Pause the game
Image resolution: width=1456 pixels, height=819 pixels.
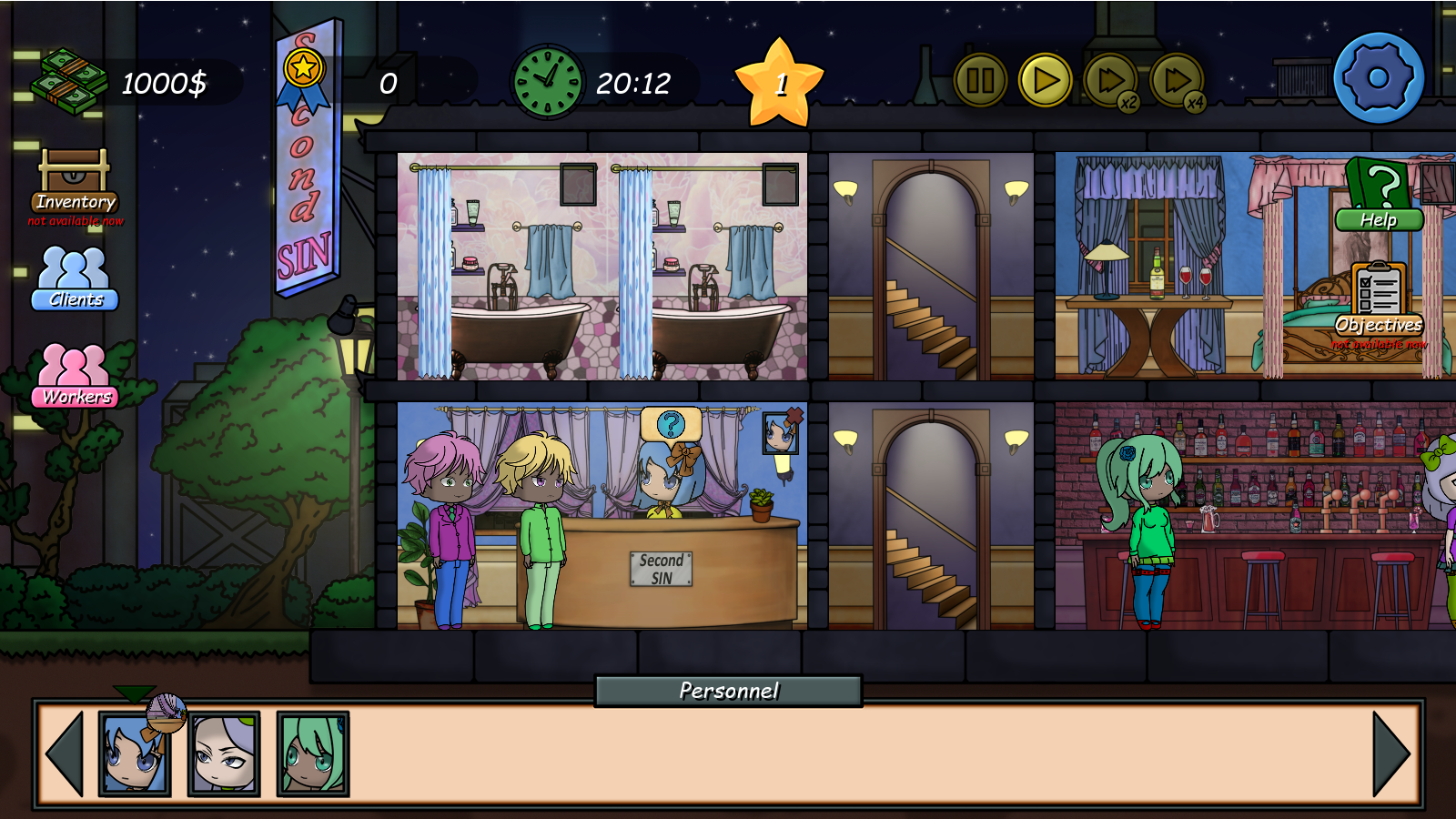click(979, 81)
